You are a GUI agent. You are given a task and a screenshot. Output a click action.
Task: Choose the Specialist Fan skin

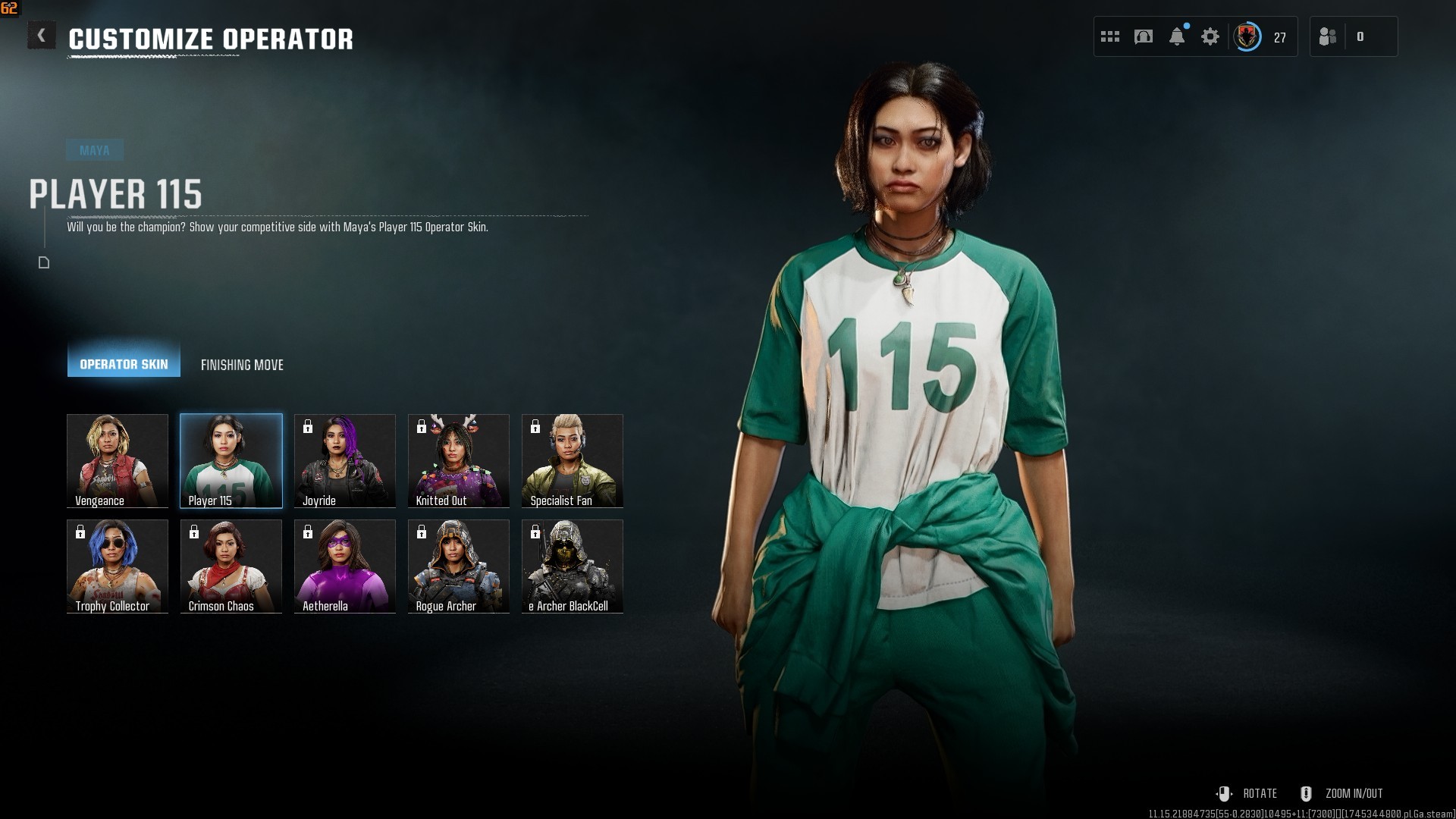(x=573, y=460)
